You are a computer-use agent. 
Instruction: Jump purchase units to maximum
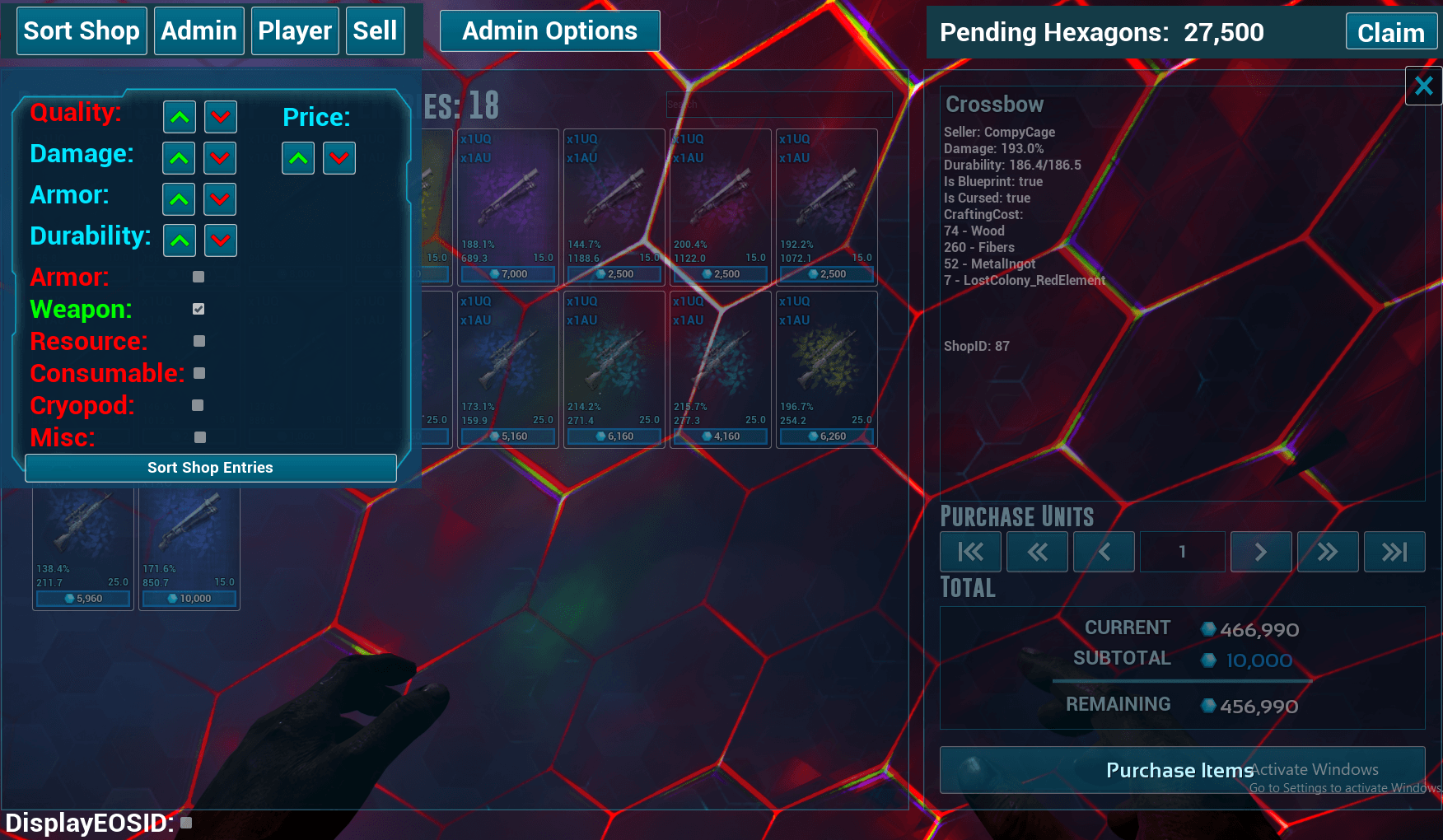[1394, 552]
